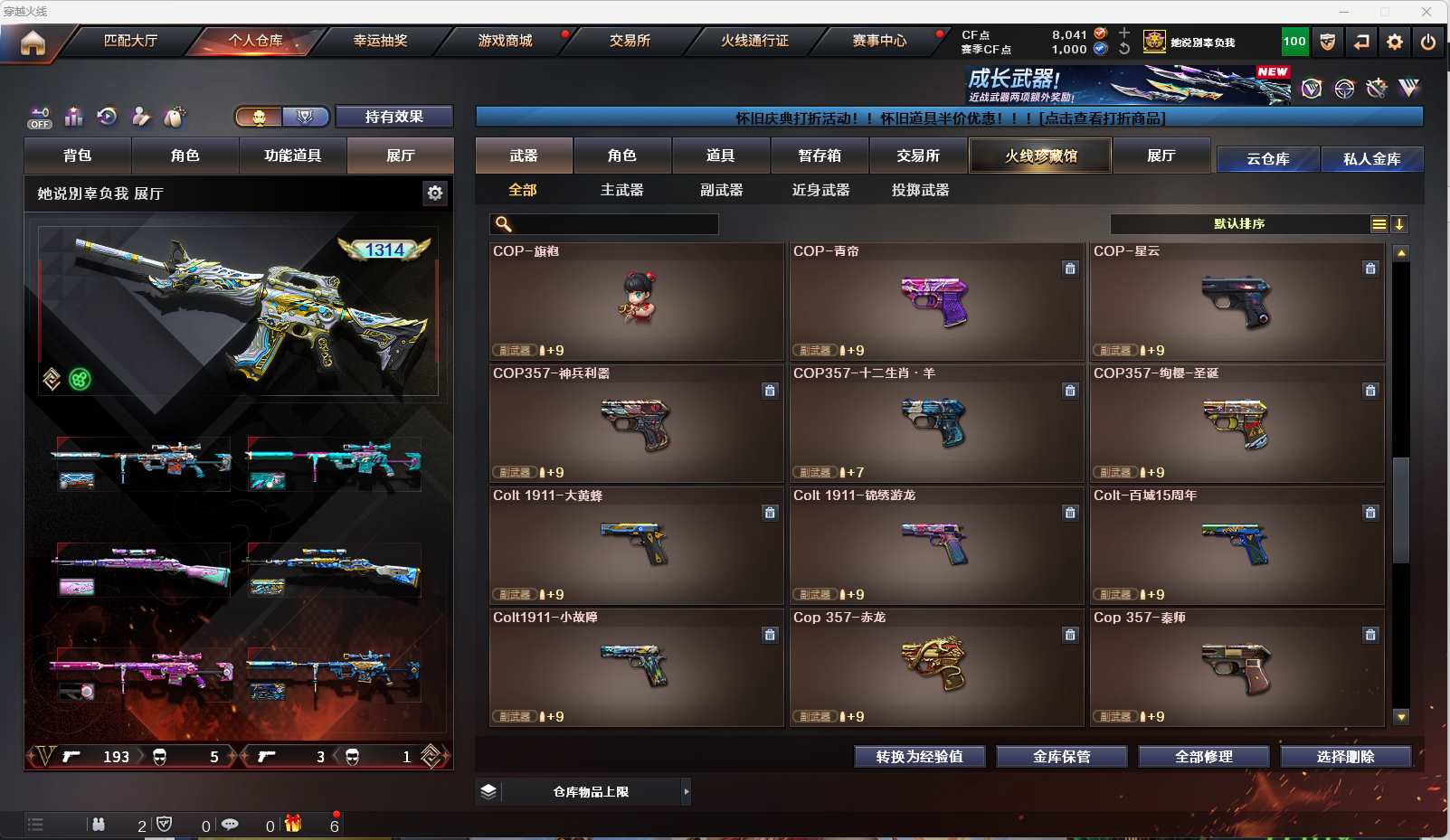Image resolution: width=1450 pixels, height=840 pixels.
Task: Click the home icon button
Action: point(33,42)
